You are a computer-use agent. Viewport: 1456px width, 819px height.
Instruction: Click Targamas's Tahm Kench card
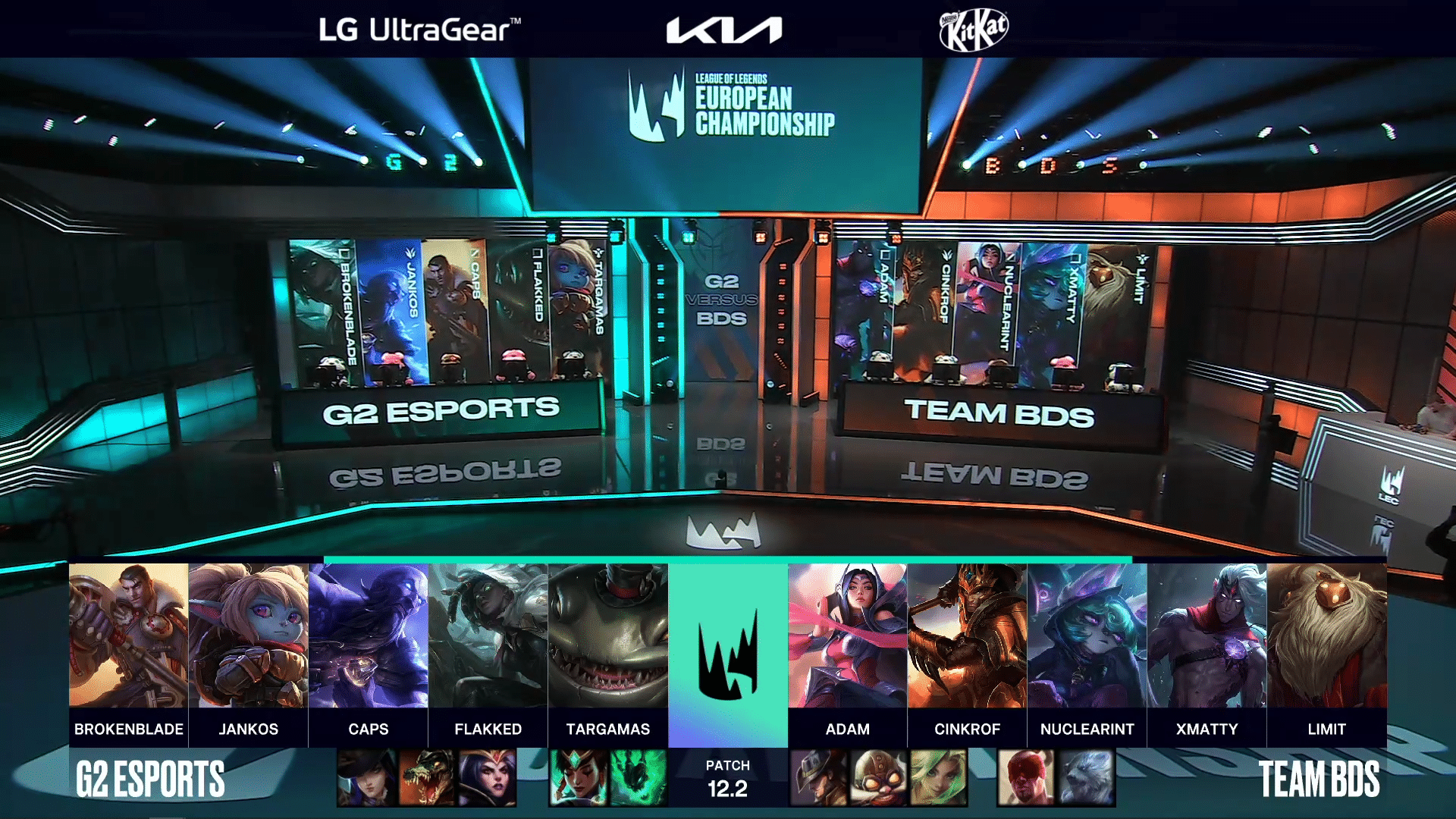pyautogui.click(x=607, y=635)
